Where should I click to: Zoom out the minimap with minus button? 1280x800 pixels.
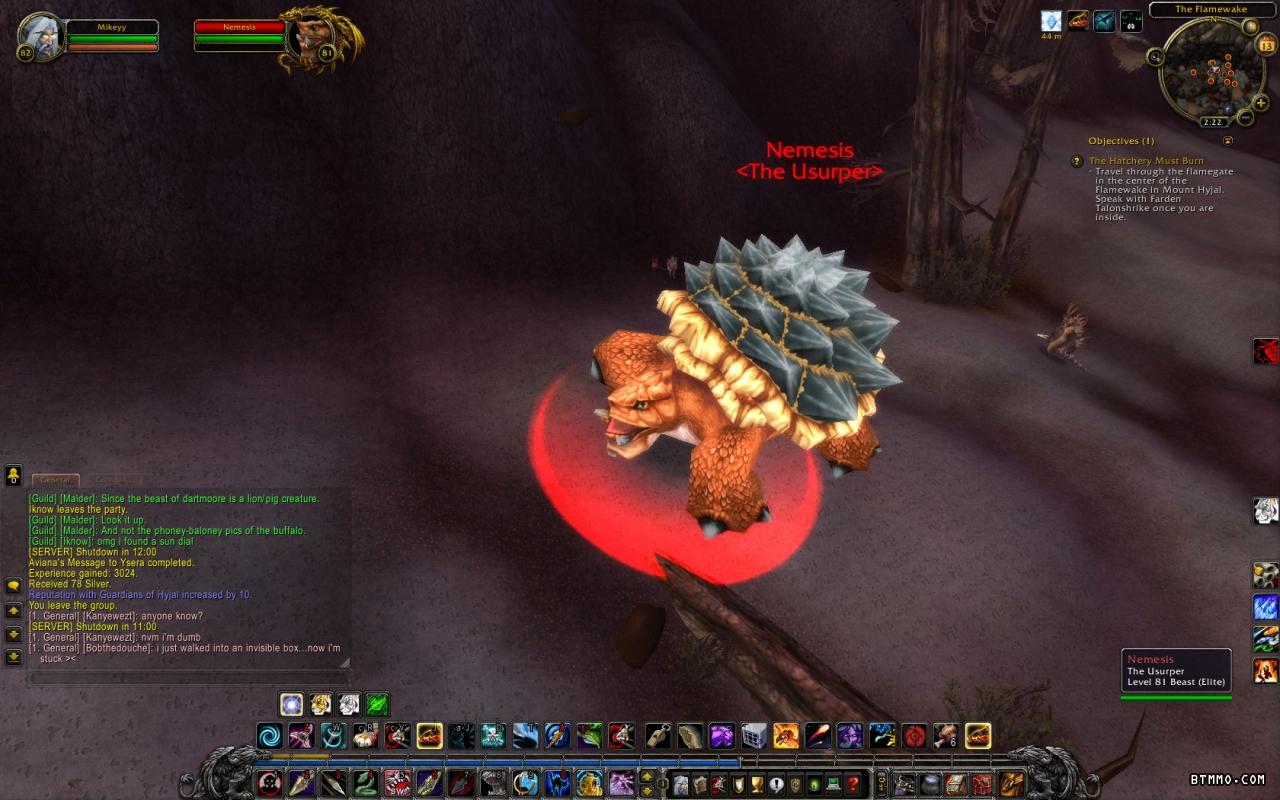(1245, 117)
